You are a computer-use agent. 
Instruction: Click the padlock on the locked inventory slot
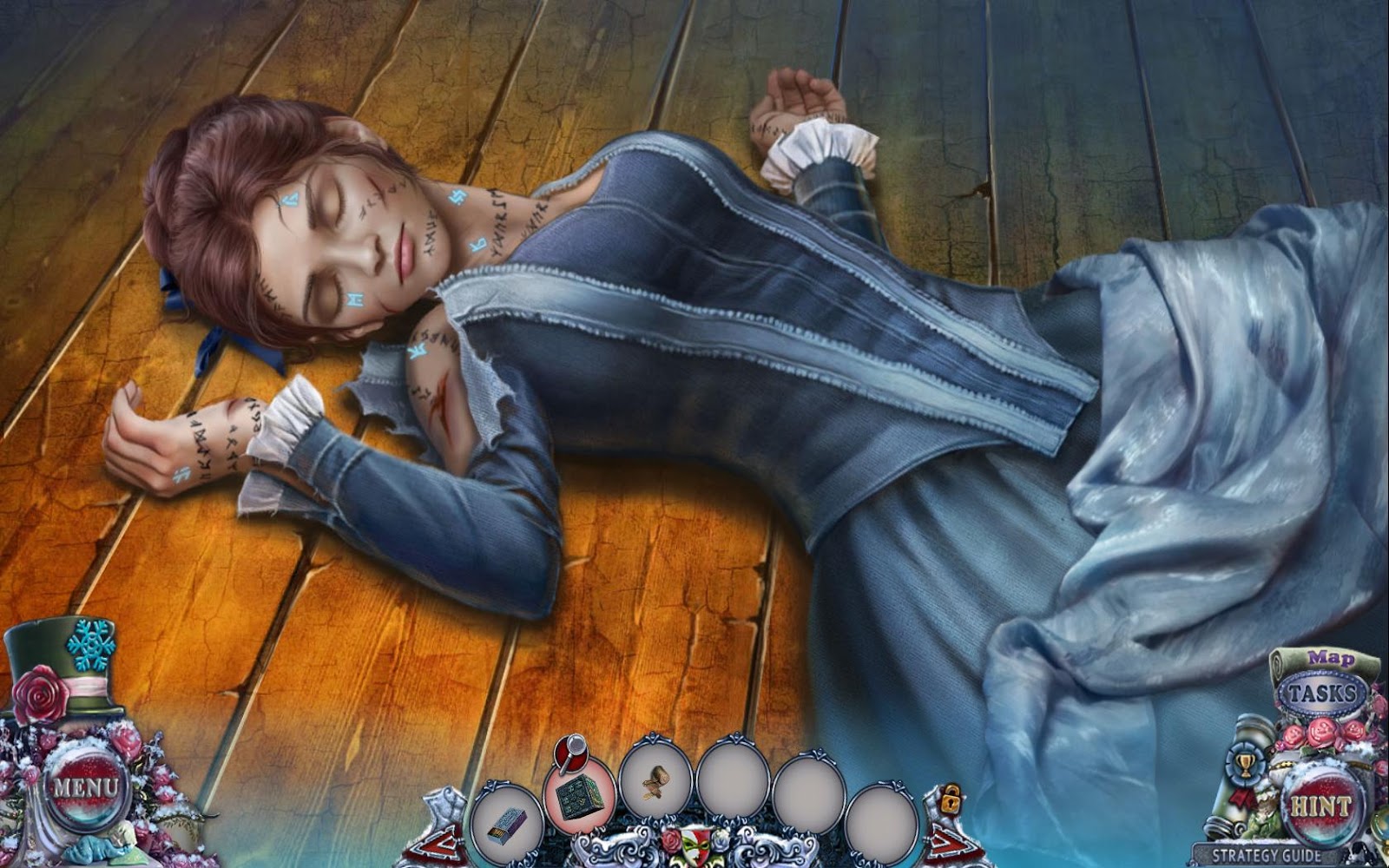point(951,797)
